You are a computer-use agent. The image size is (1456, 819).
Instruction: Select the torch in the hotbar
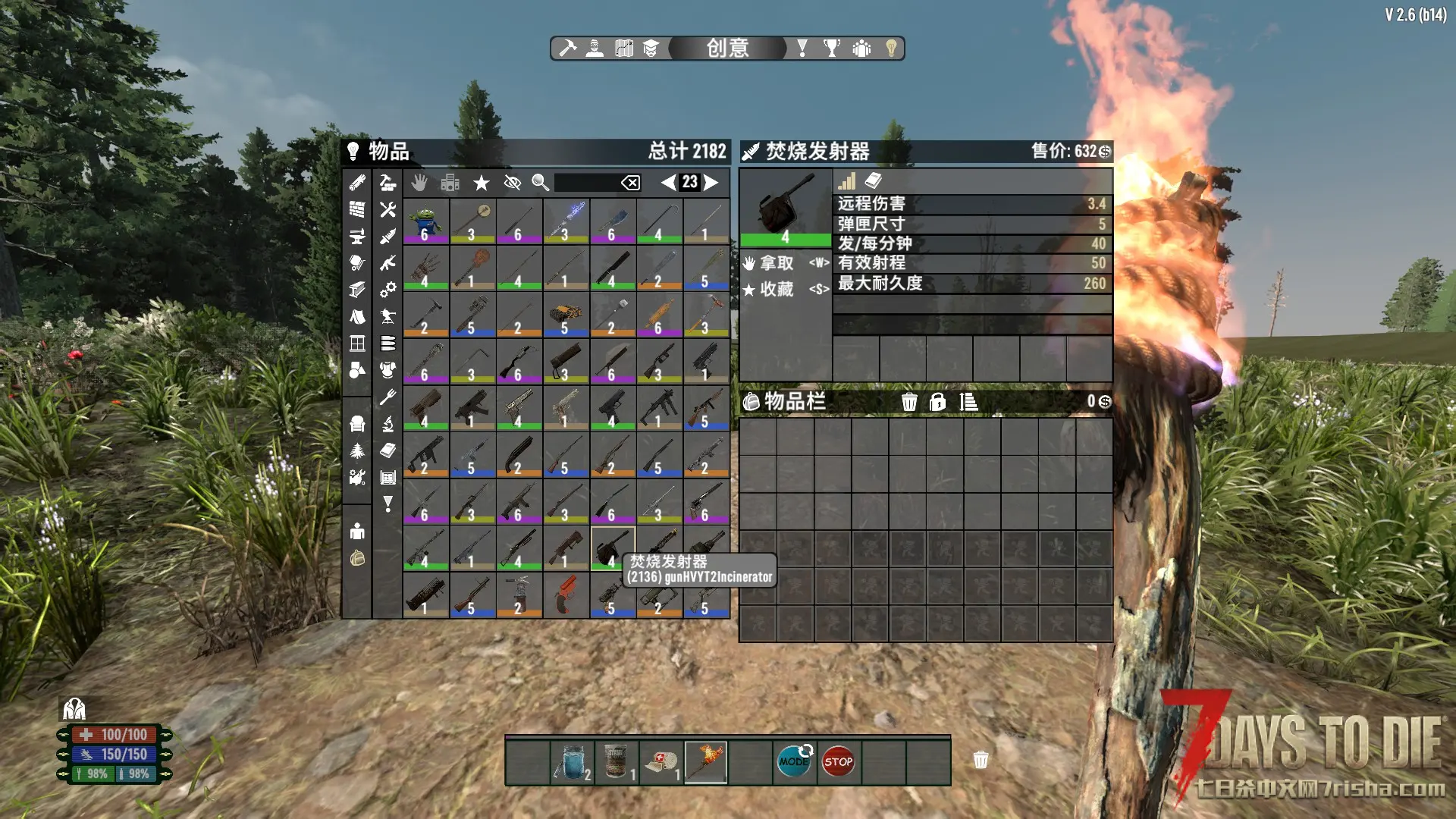706,761
